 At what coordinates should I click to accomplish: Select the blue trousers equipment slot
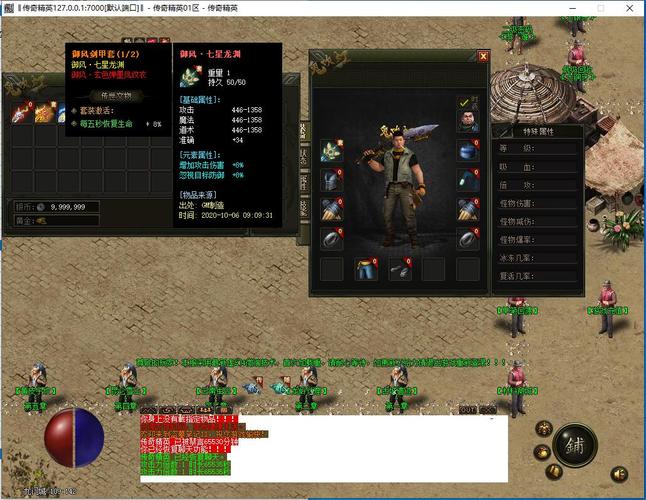[367, 269]
